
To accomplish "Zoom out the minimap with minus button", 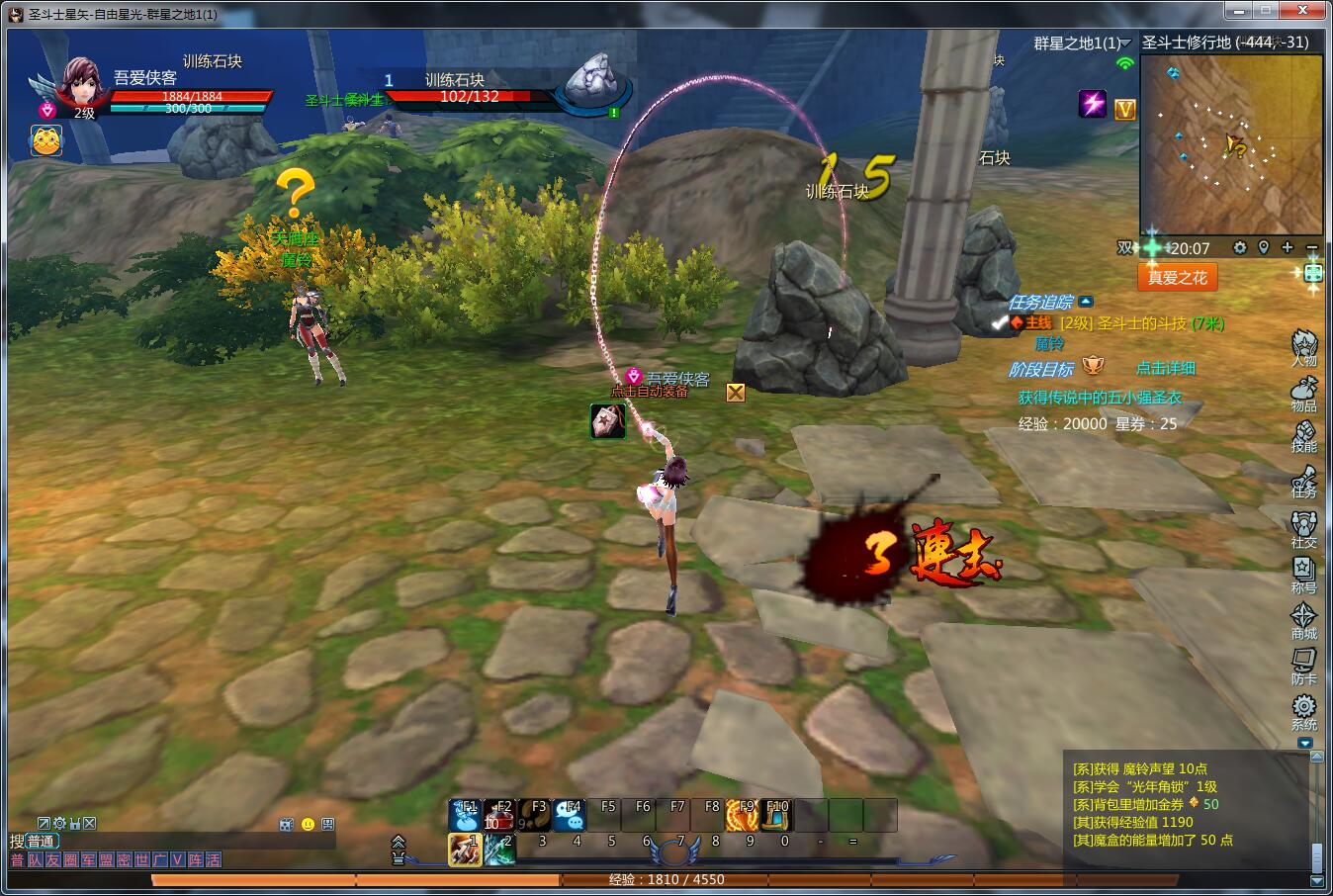I will [1311, 247].
